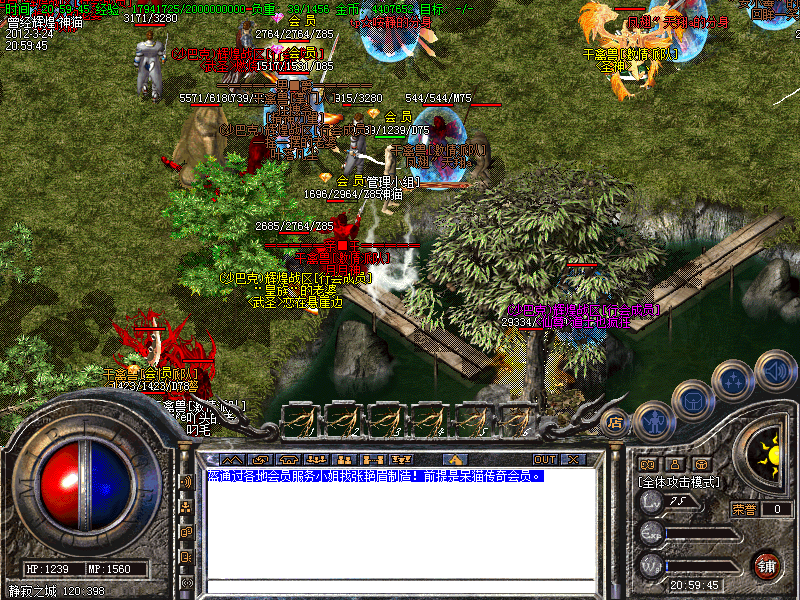Open the shop via the 店 button
Viewport: 800px width, 600px height.
(615, 422)
